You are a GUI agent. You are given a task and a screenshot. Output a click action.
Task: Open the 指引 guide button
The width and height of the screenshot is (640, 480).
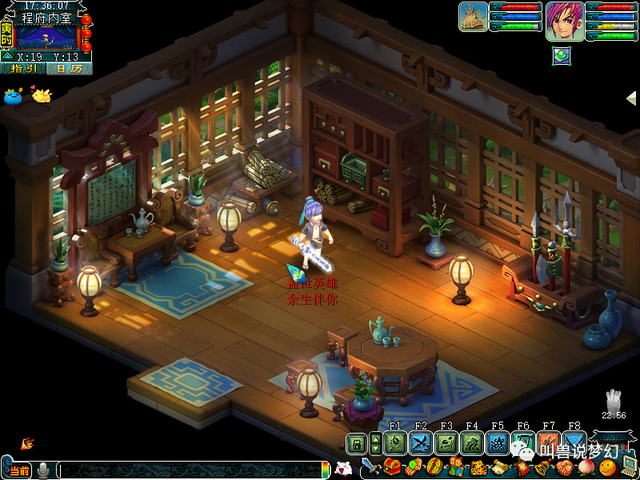click(x=22, y=69)
